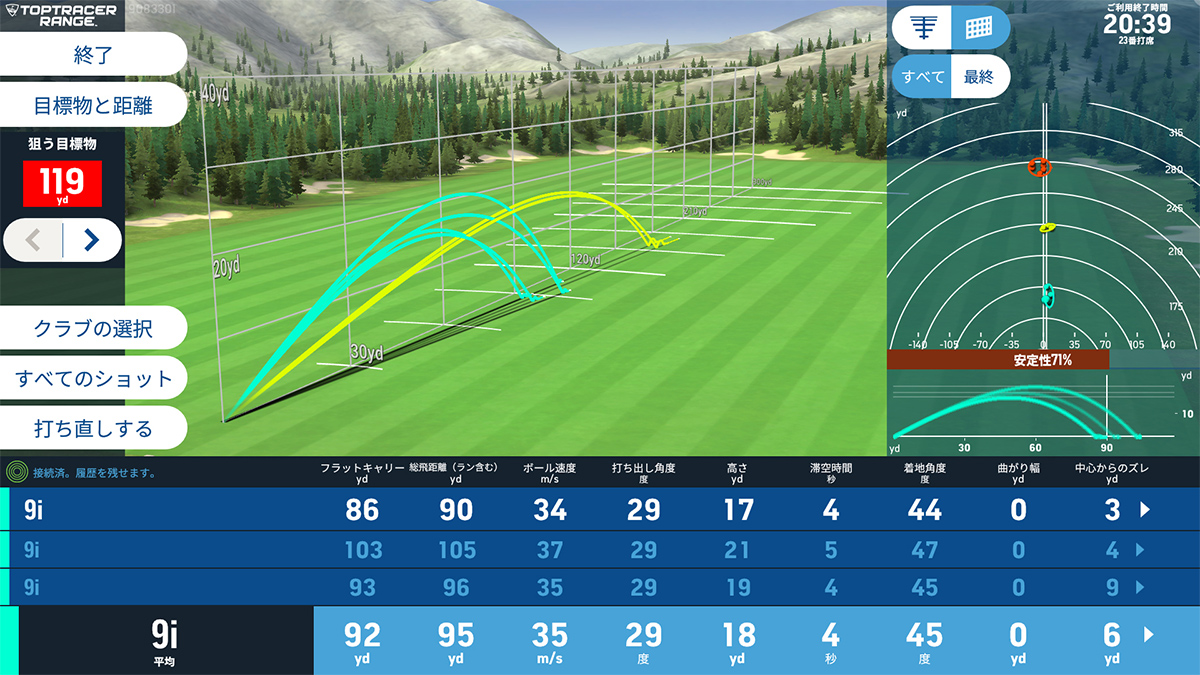Expand the 103 yd carry shot row
1200x675 pixels.
(x=1139, y=549)
